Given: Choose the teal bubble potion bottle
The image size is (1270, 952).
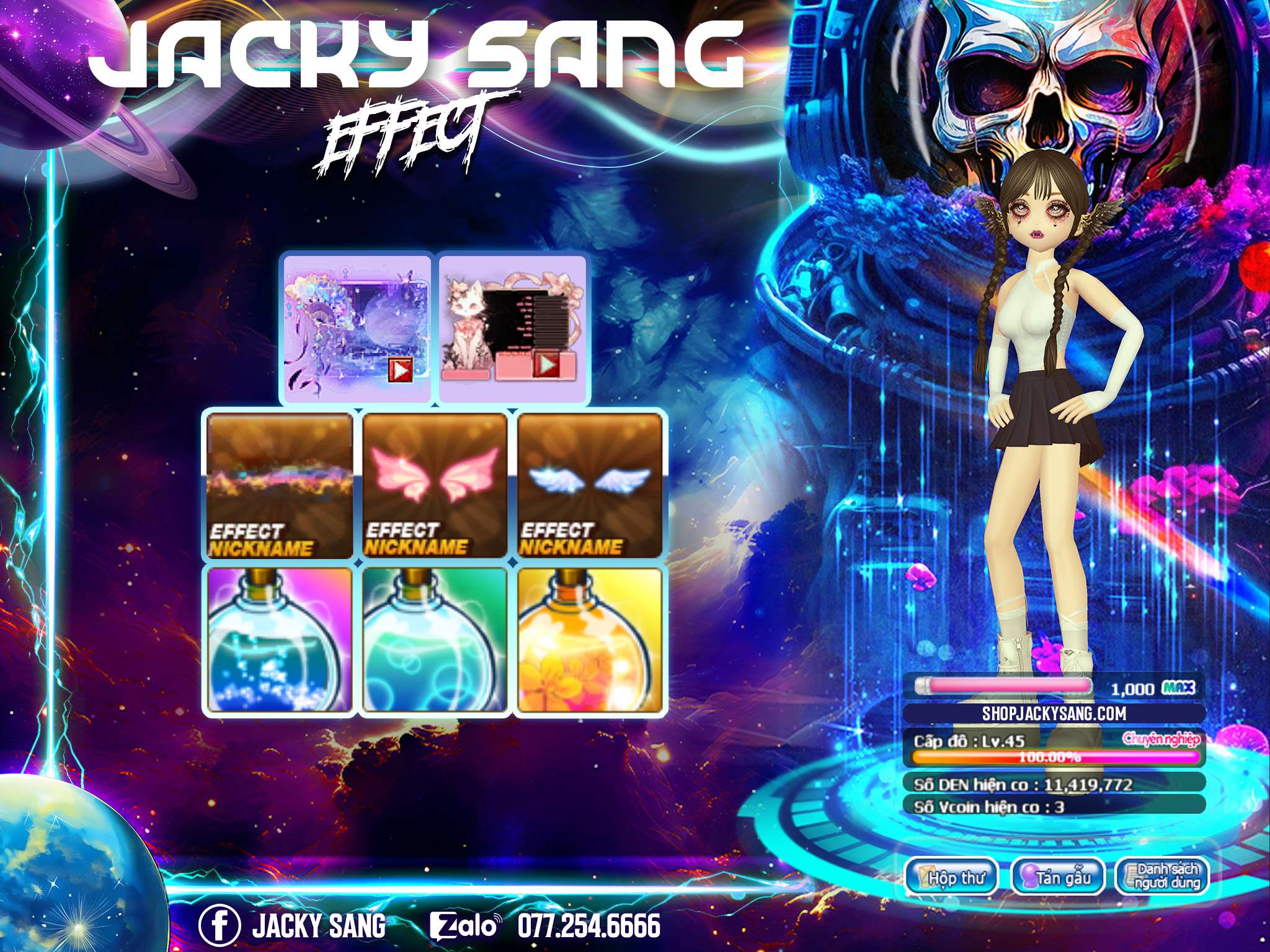Looking at the screenshot, I should (435, 640).
